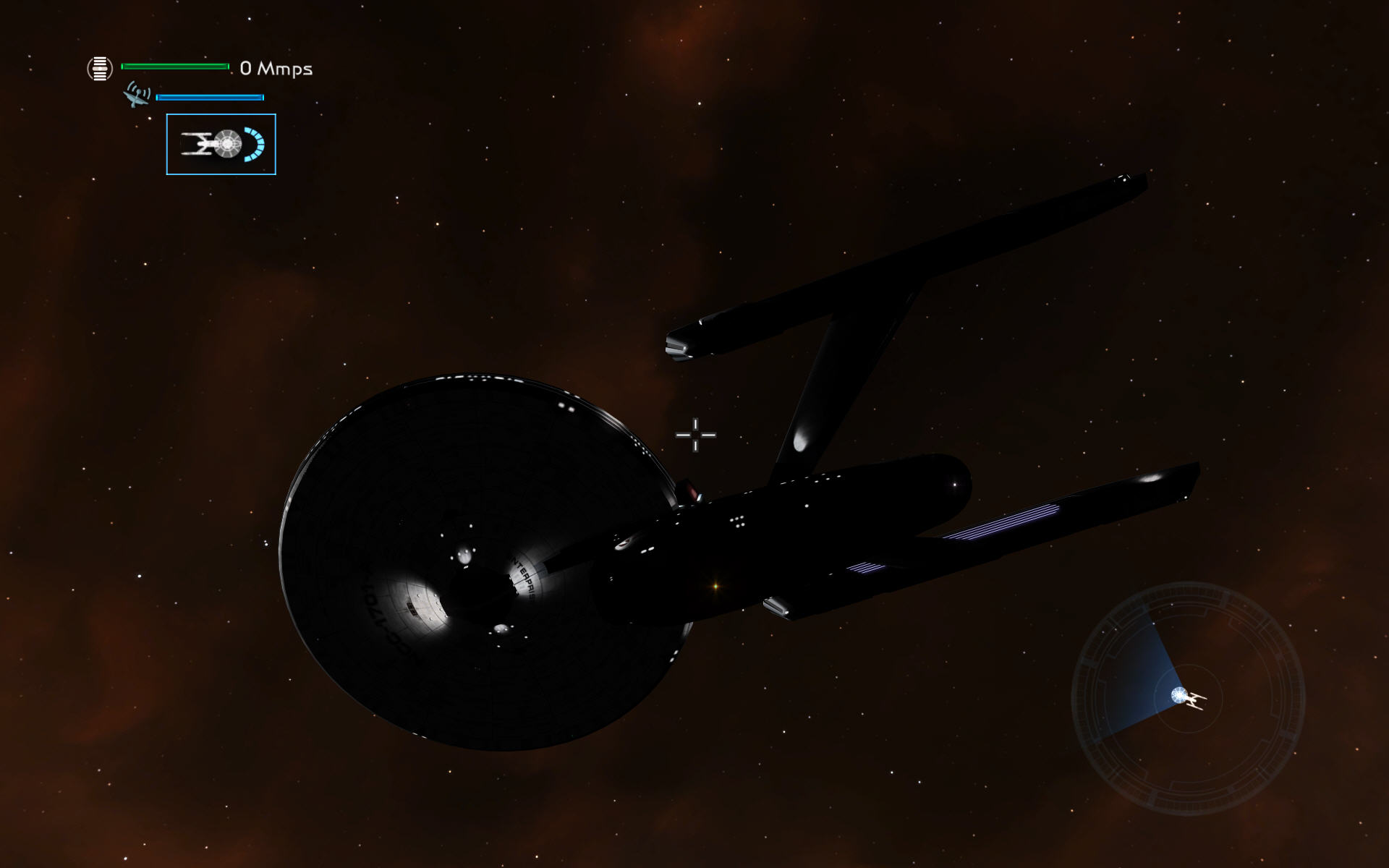Click the hull integrity icon

tap(100, 69)
